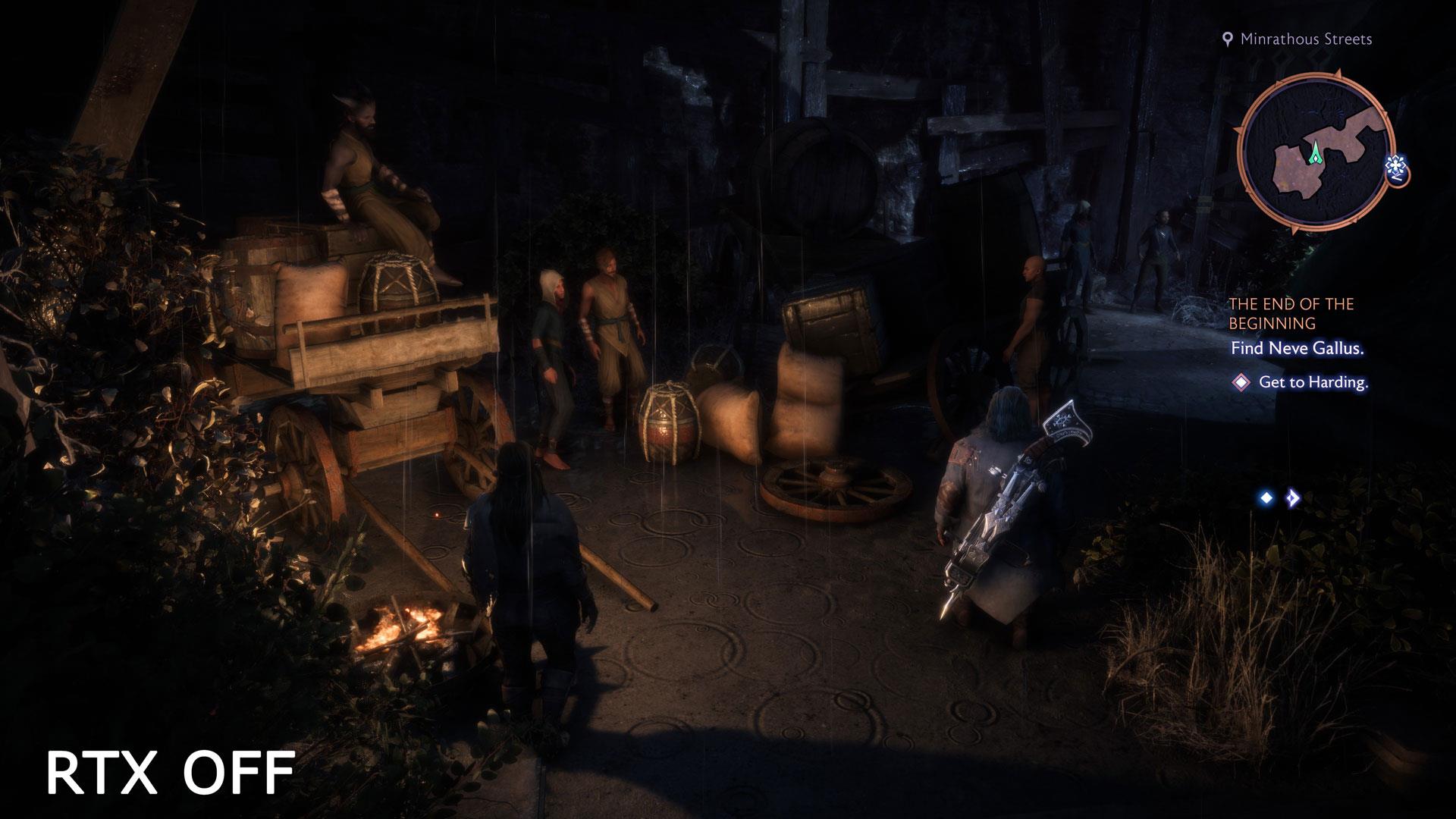
Task: Select the quest marker beside the minimap
Action: point(1397,168)
